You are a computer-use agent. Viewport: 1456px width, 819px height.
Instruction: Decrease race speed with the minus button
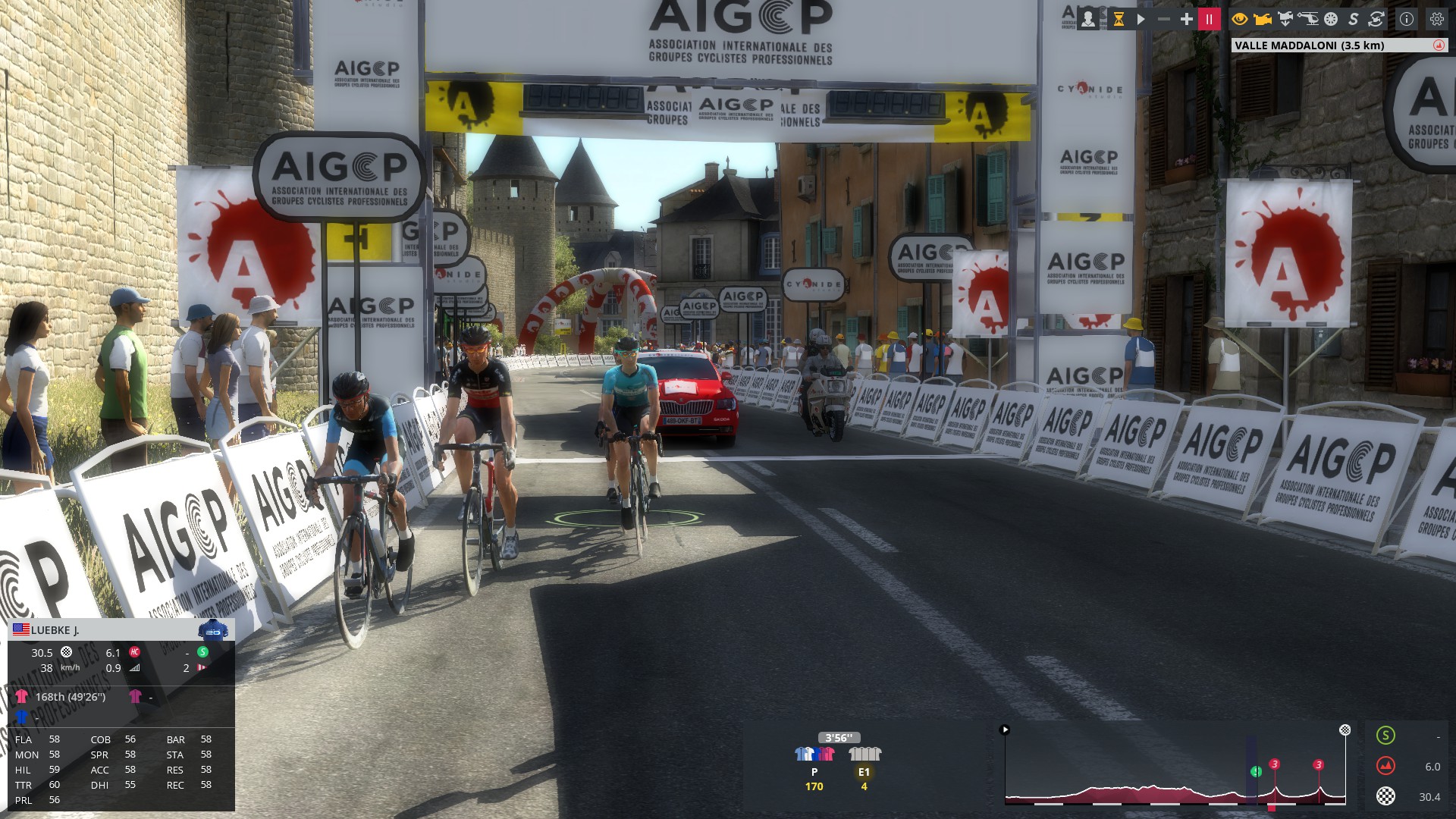coord(1164,20)
